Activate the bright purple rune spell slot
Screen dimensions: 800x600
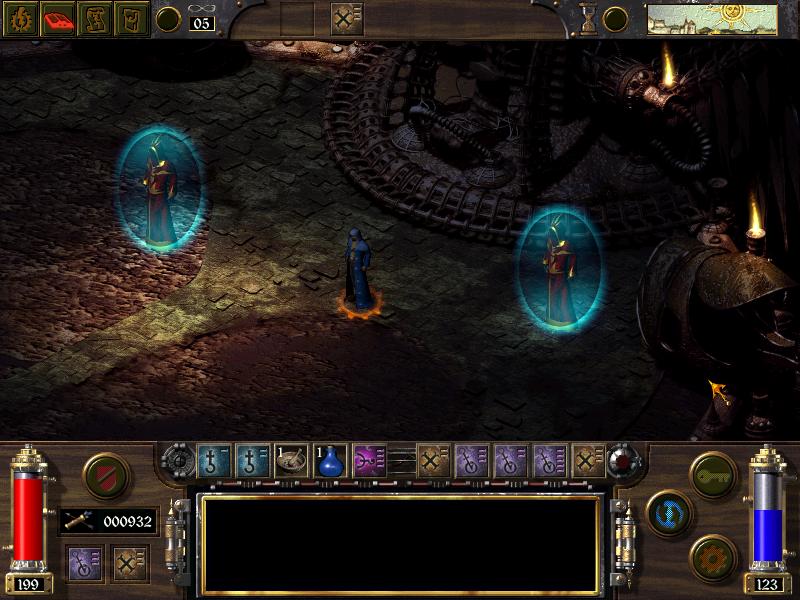pyautogui.click(x=369, y=460)
